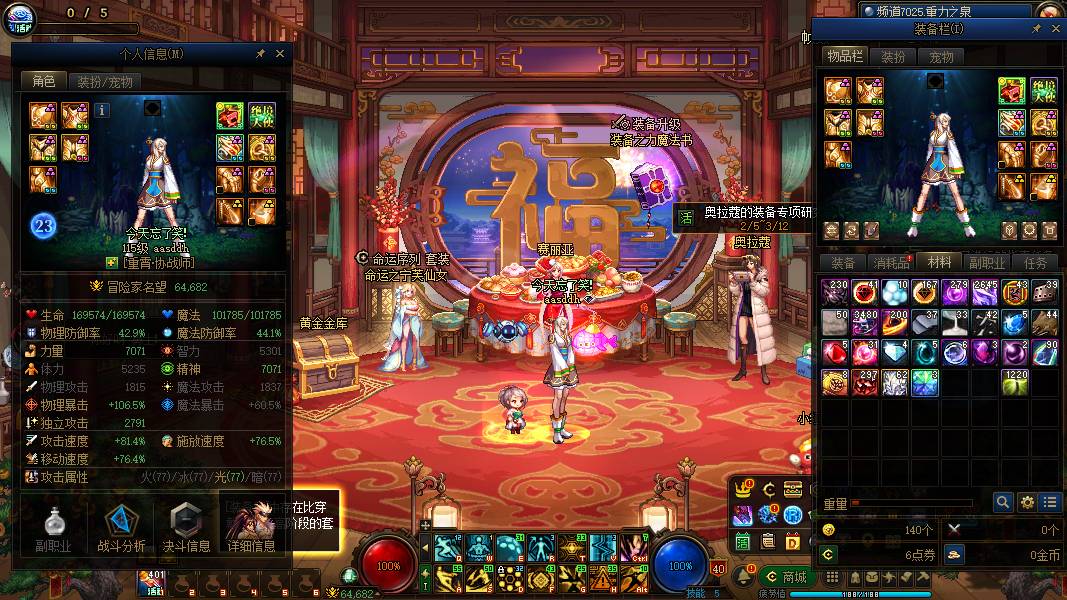1067x600 pixels.
Task: Show the 消耗品 consumables category
Action: [891, 263]
